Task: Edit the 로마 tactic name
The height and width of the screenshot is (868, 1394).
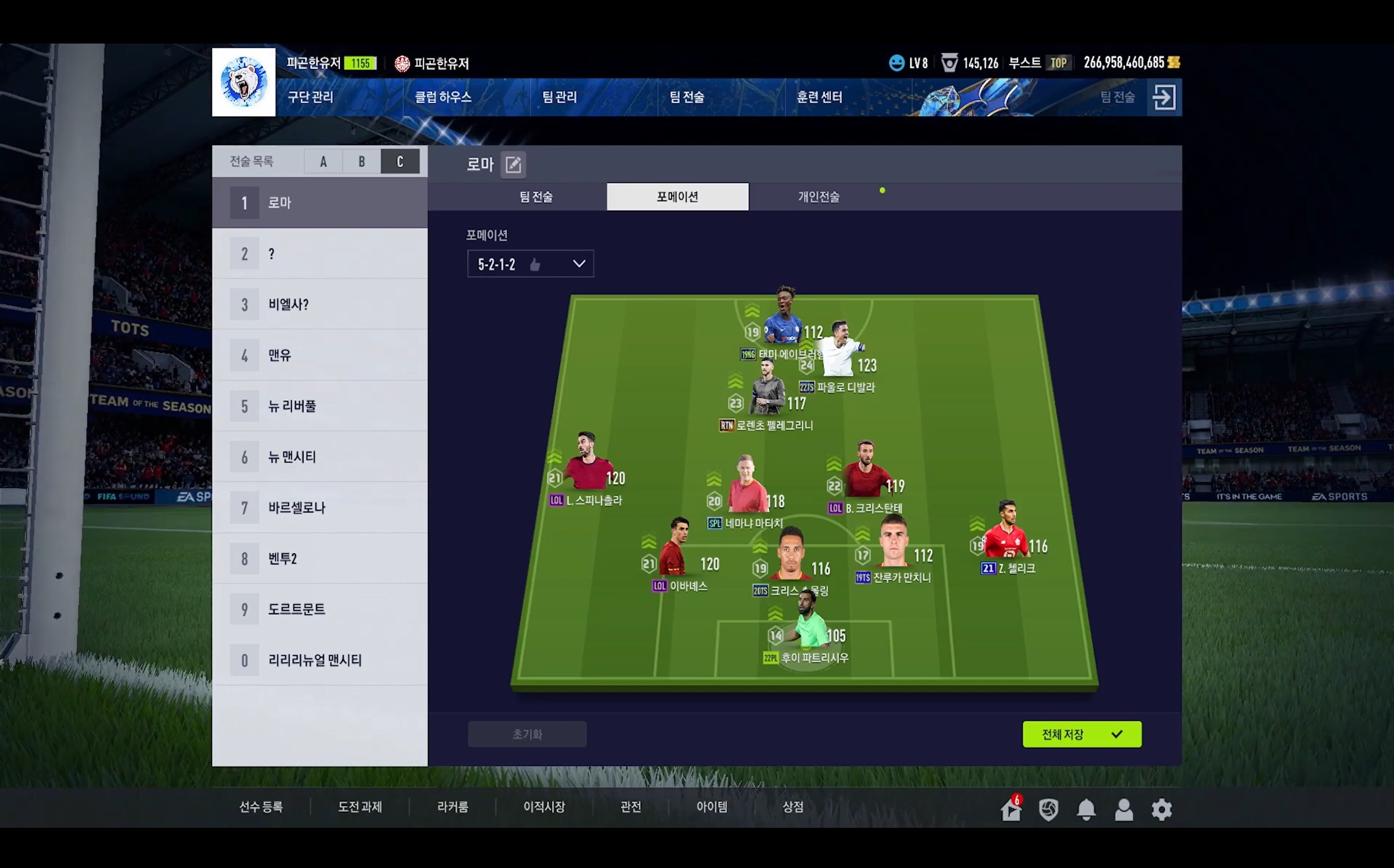Action: 513,165
